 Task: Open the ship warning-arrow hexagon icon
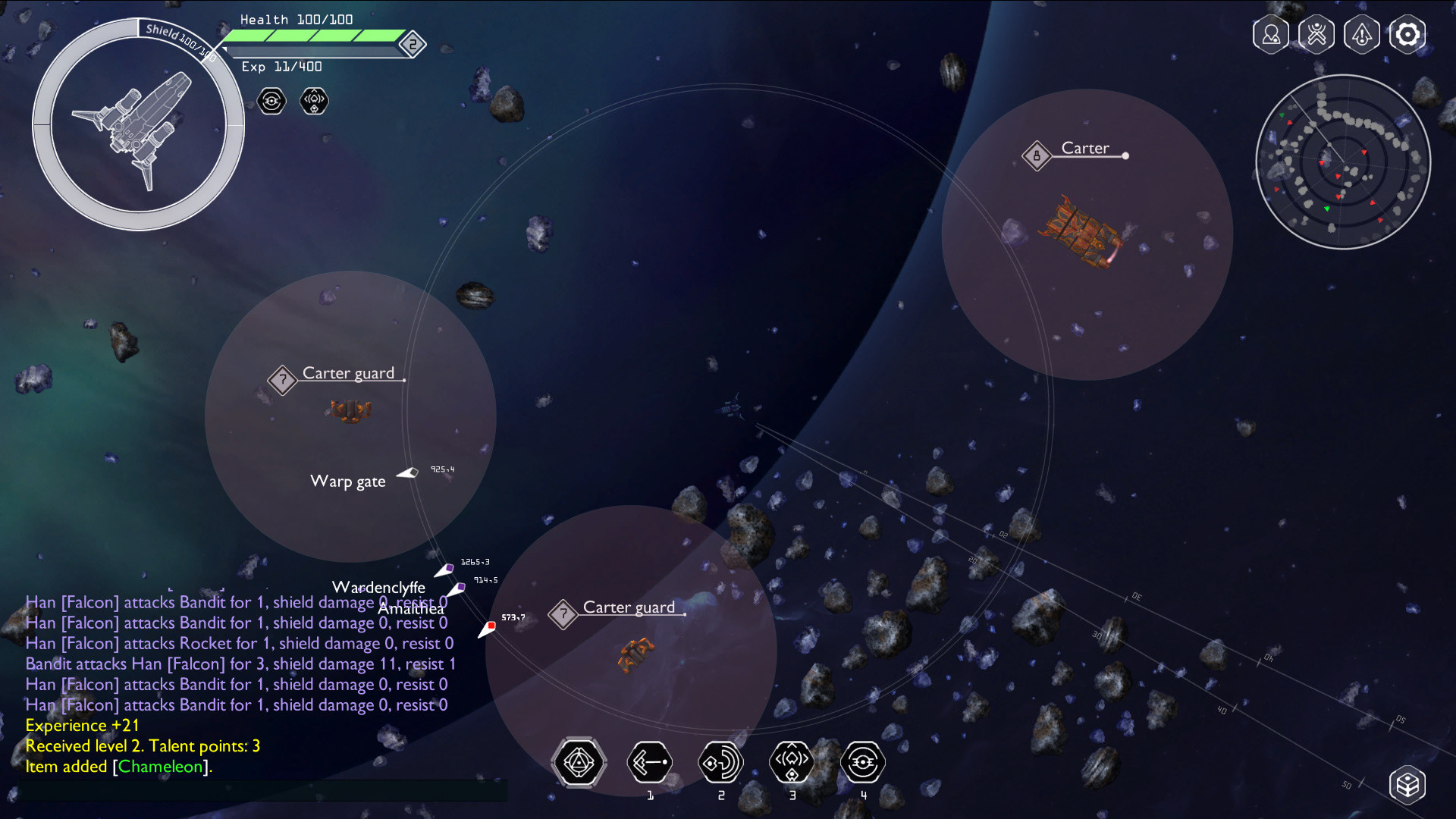point(1362,35)
